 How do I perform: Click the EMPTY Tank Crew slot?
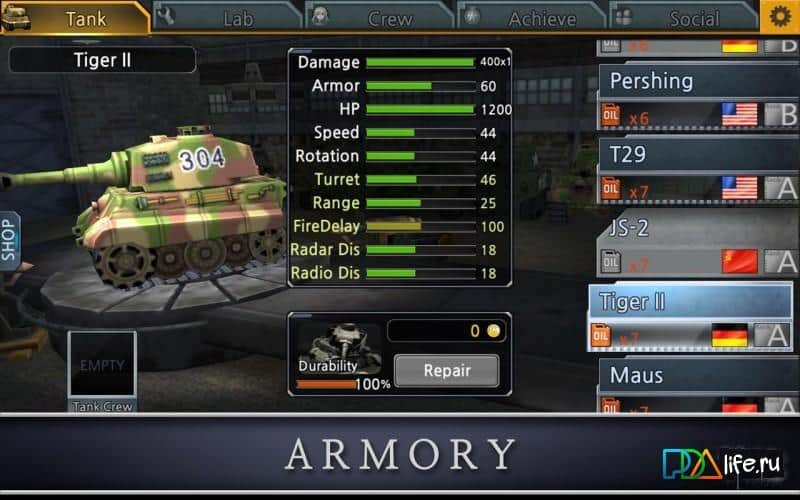click(x=102, y=366)
